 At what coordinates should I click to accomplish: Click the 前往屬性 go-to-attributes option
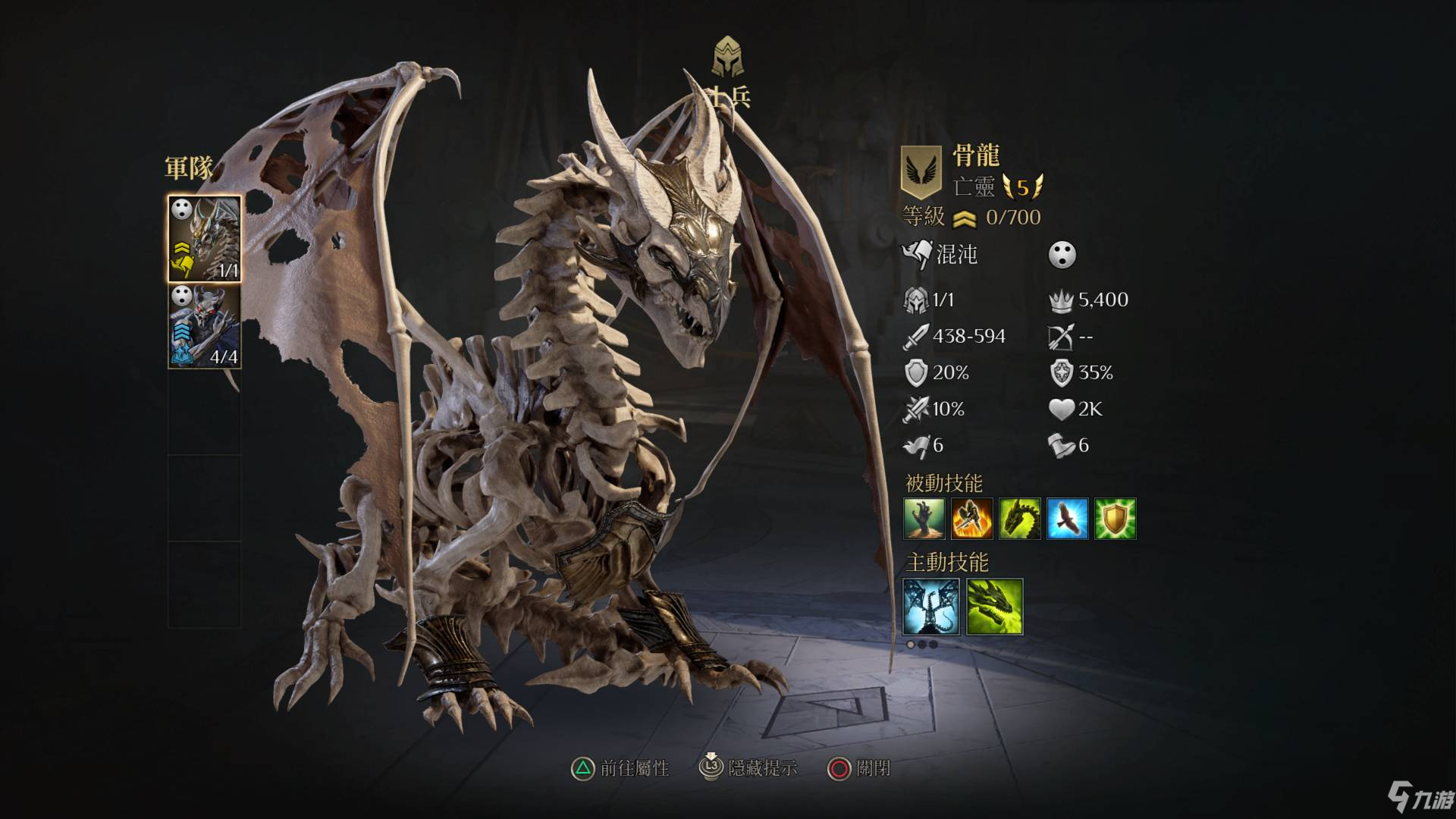coord(621,768)
